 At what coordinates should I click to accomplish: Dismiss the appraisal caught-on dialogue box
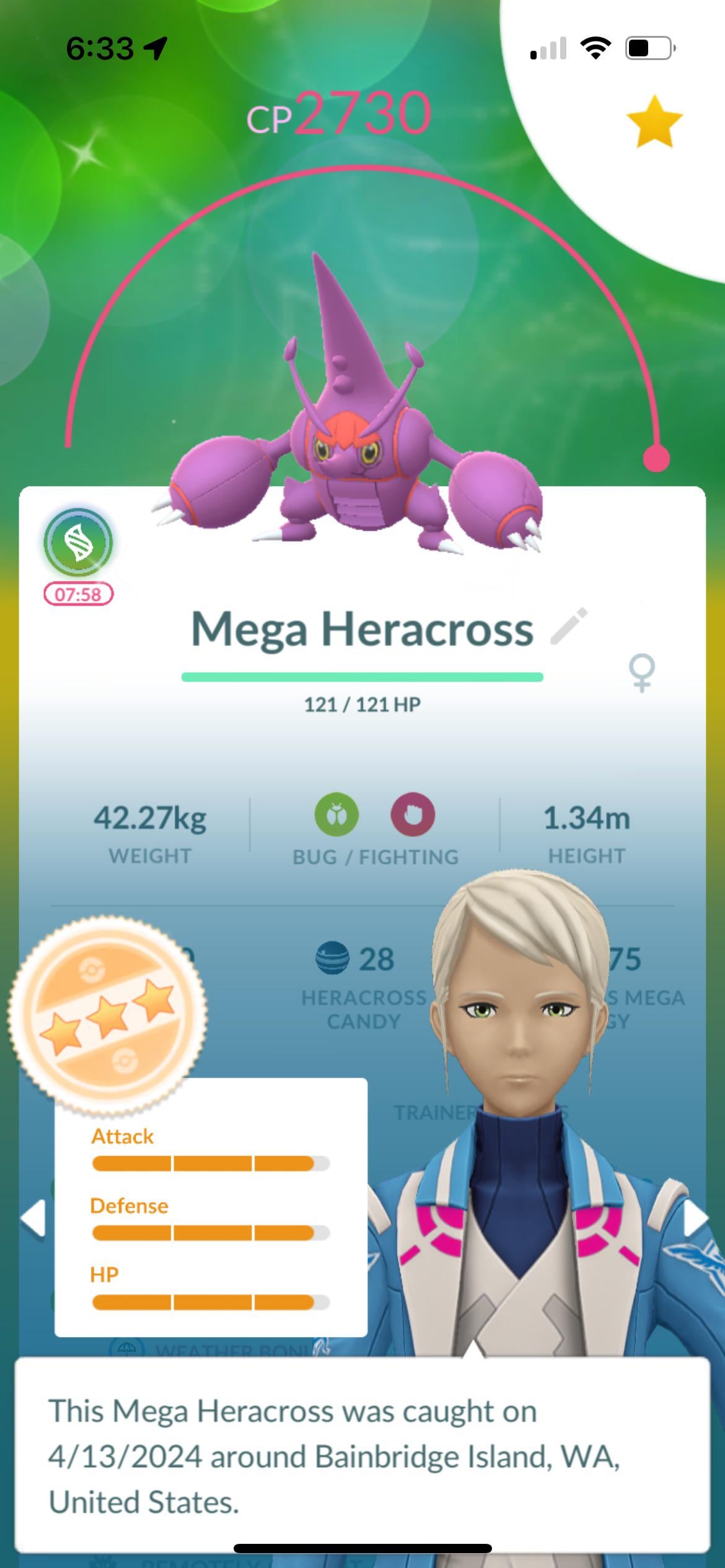point(362,1455)
